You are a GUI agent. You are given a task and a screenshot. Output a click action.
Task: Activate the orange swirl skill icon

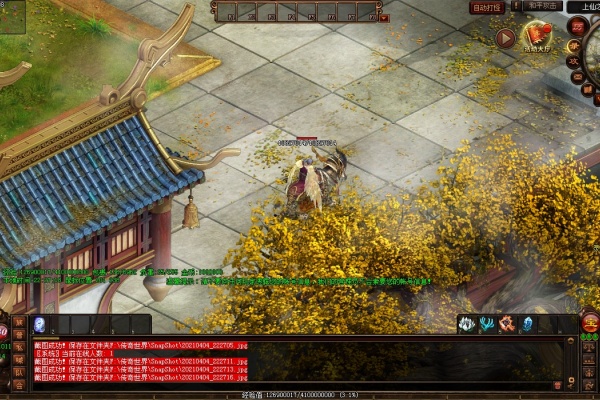click(x=506, y=324)
